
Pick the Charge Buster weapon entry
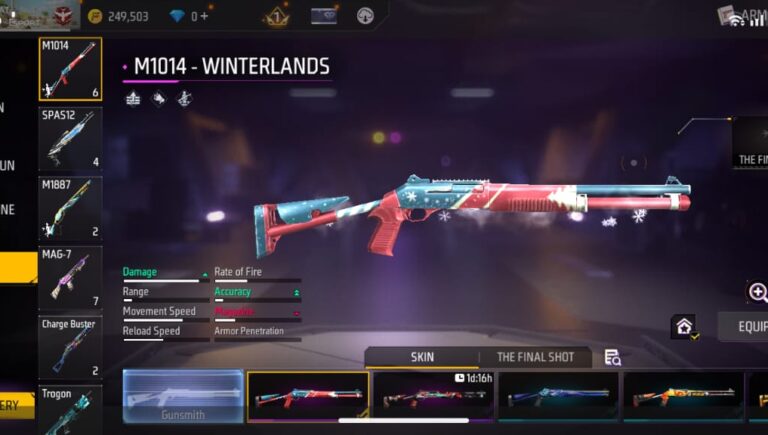click(70, 347)
